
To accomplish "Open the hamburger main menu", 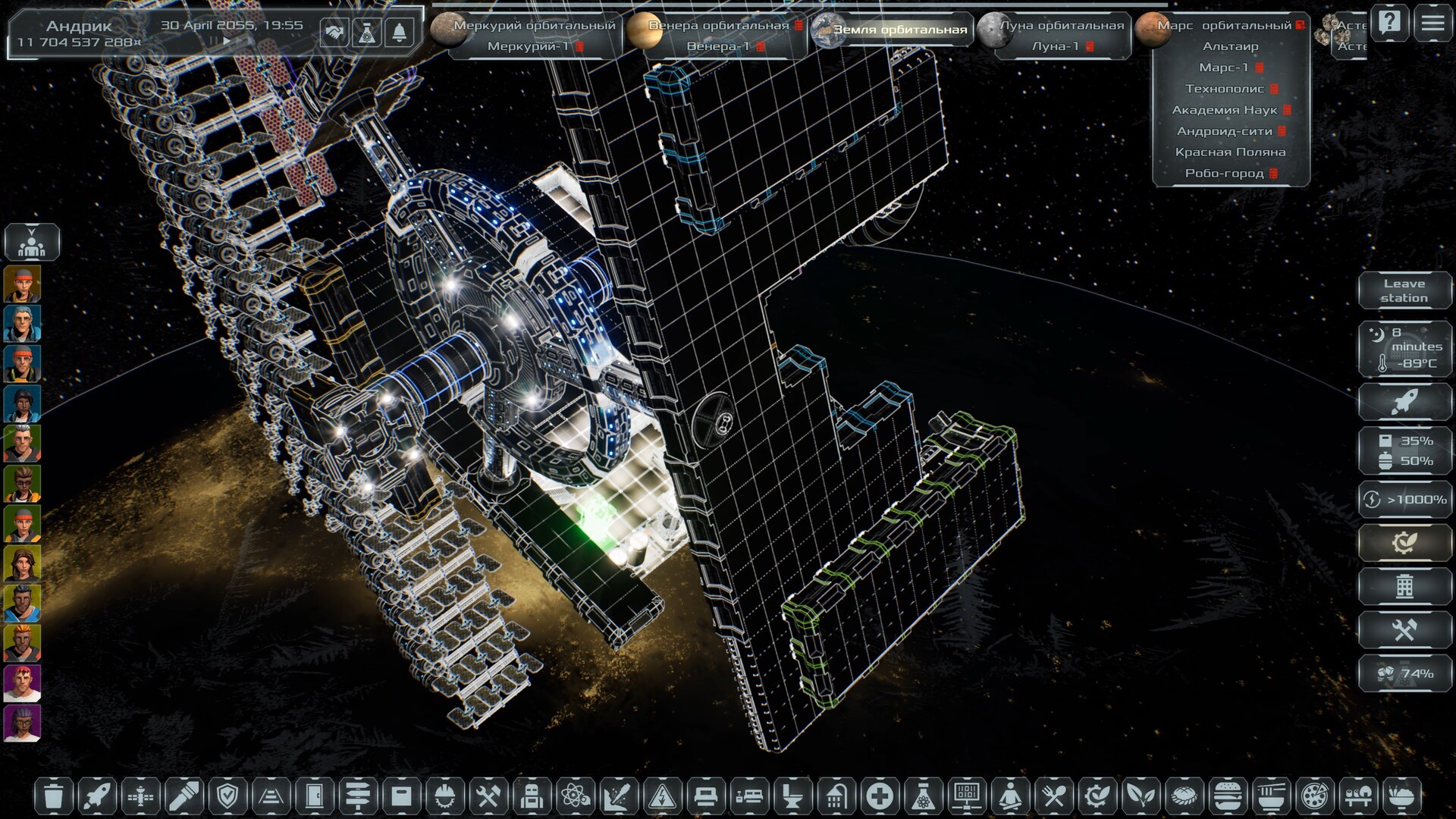I will pyautogui.click(x=1432, y=23).
